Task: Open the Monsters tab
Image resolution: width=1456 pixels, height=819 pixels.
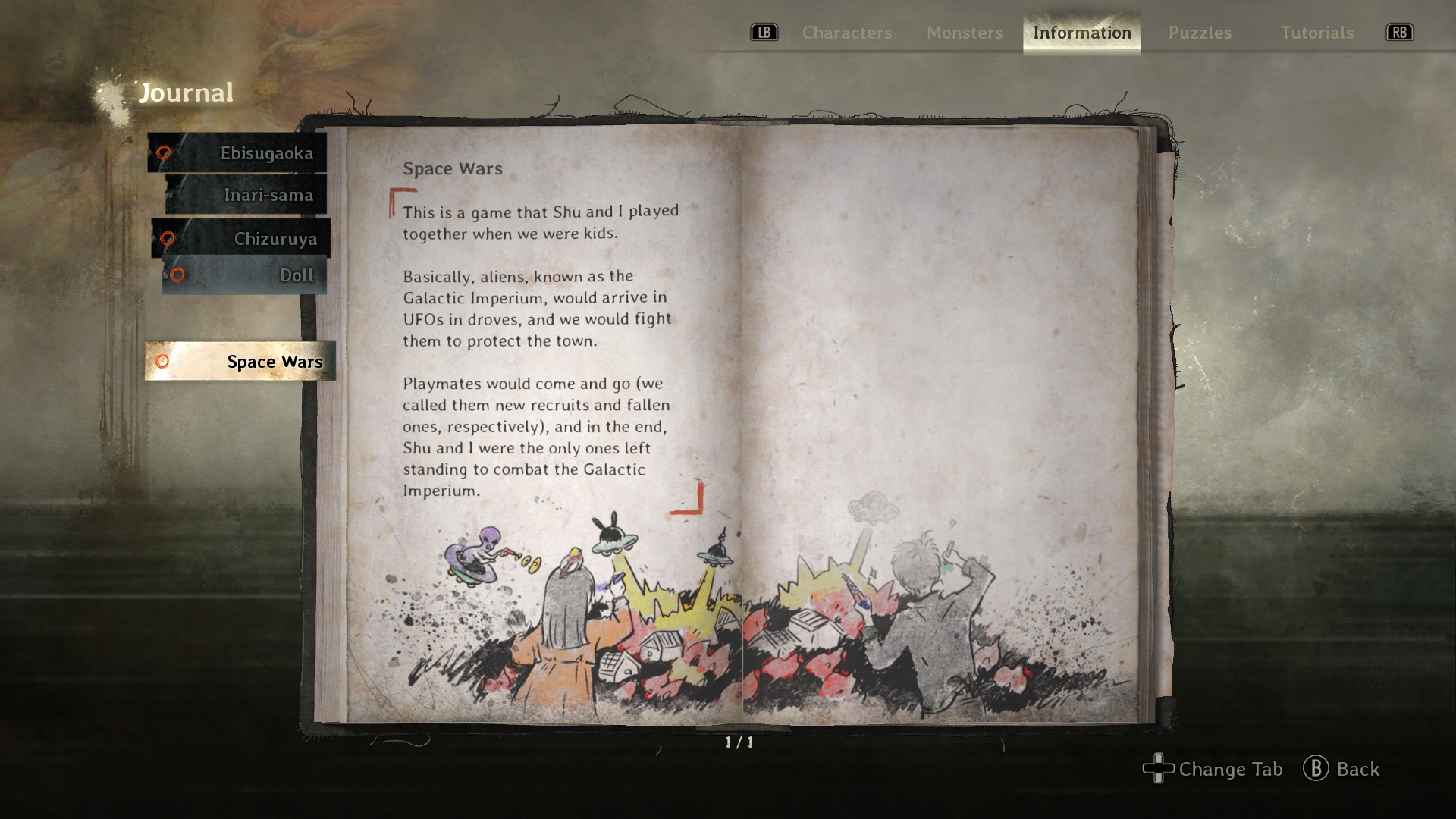Action: pos(964,33)
